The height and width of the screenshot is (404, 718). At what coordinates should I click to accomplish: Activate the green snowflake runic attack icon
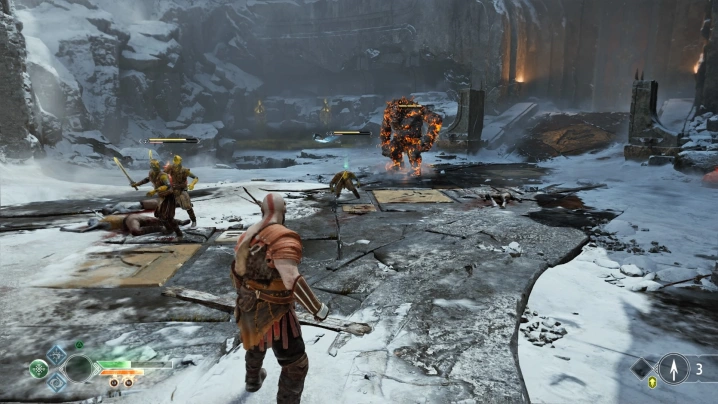click(x=38, y=368)
